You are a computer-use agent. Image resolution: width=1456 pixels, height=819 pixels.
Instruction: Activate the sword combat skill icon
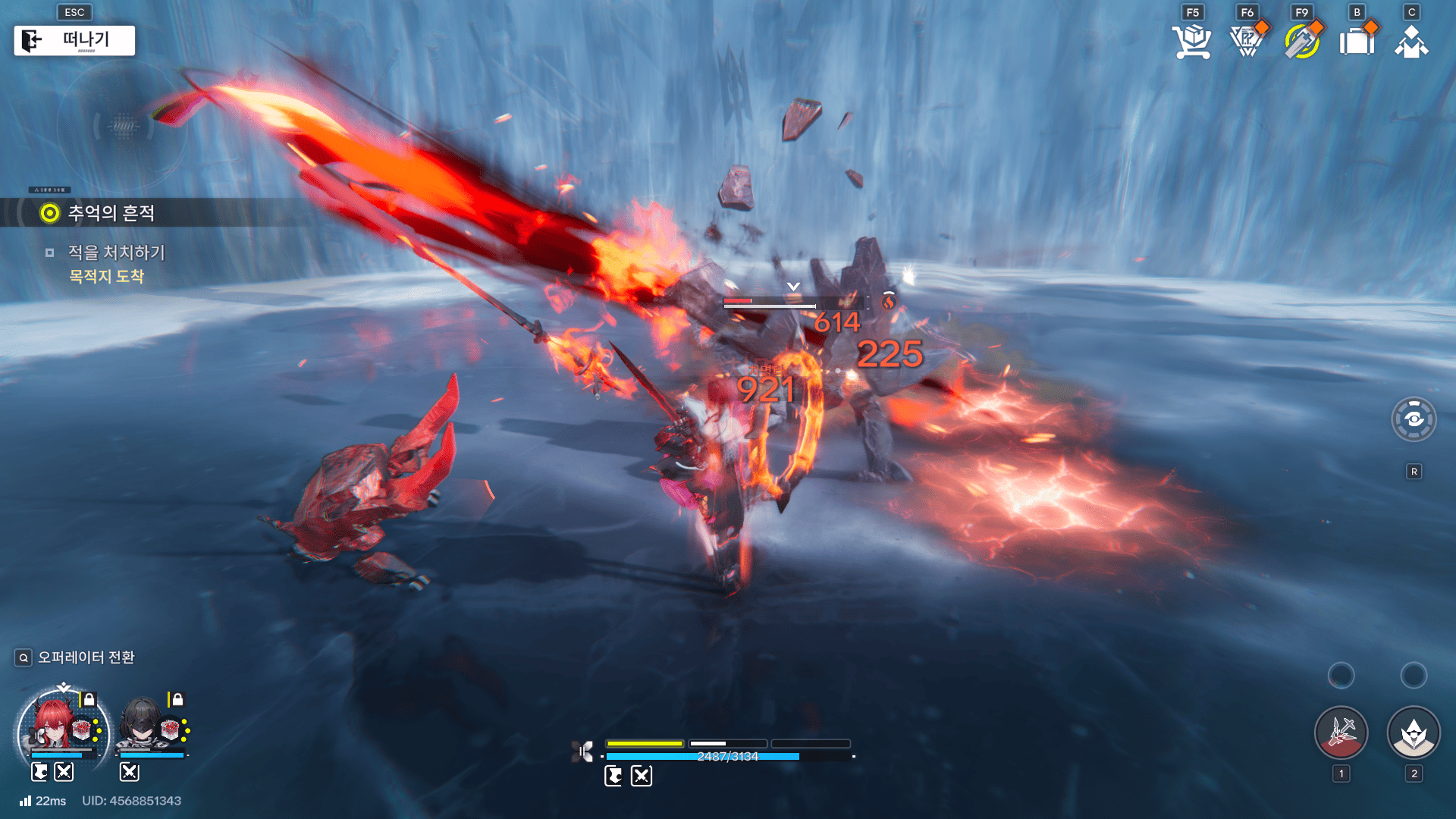1341,733
